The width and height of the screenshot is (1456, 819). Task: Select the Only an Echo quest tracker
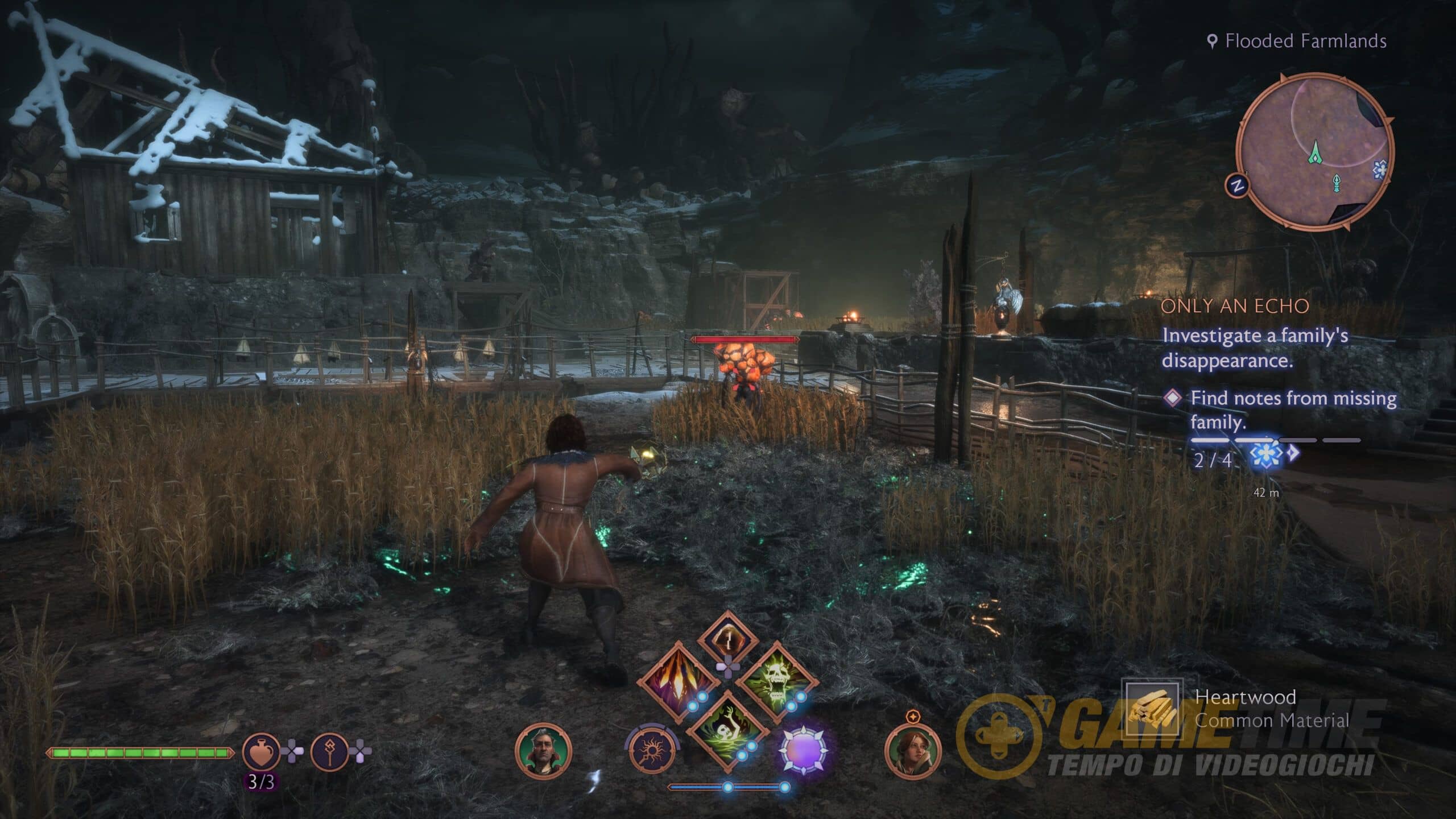pyautogui.click(x=1234, y=306)
